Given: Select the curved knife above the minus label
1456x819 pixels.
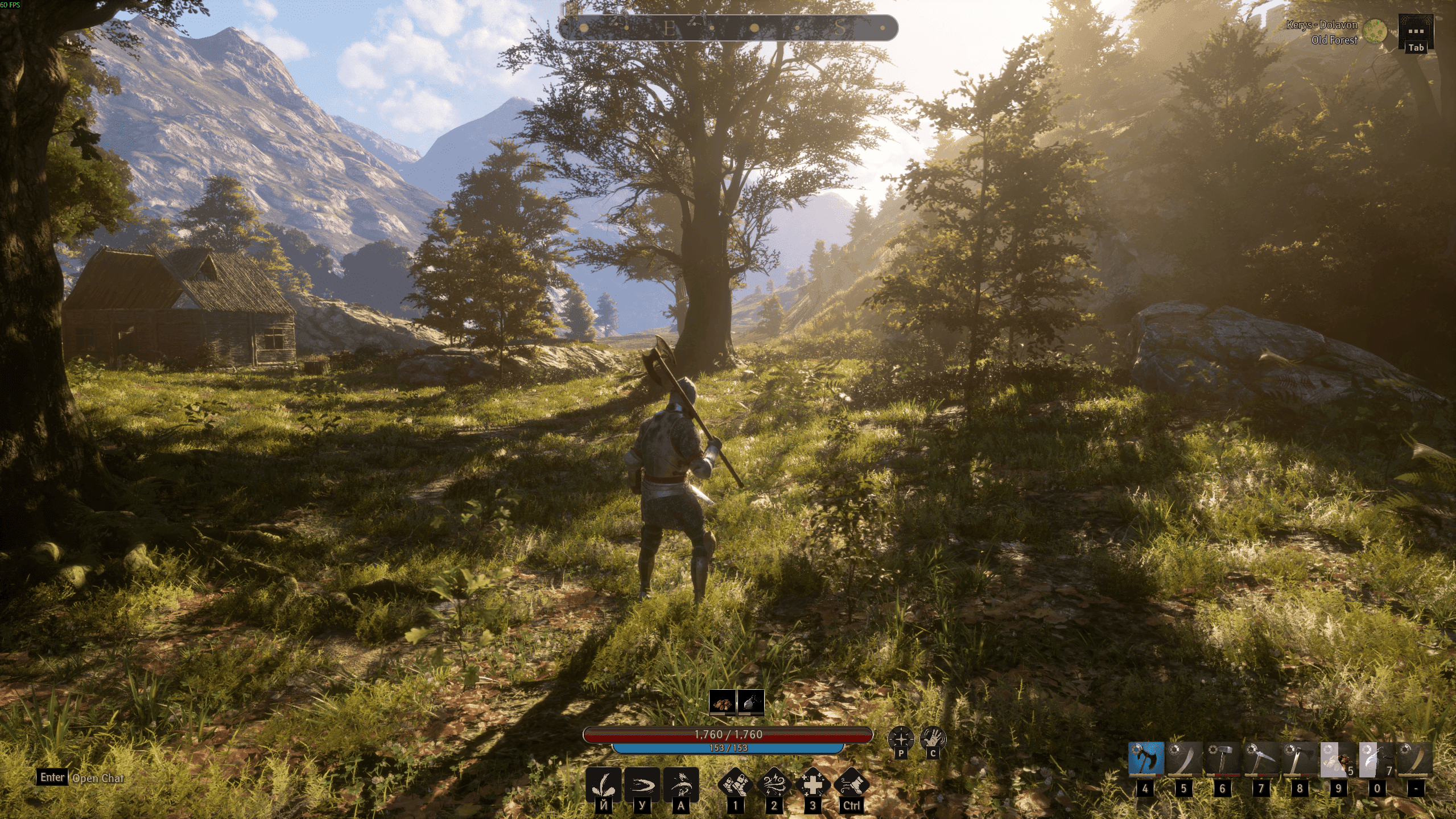Looking at the screenshot, I should pos(1415,759).
